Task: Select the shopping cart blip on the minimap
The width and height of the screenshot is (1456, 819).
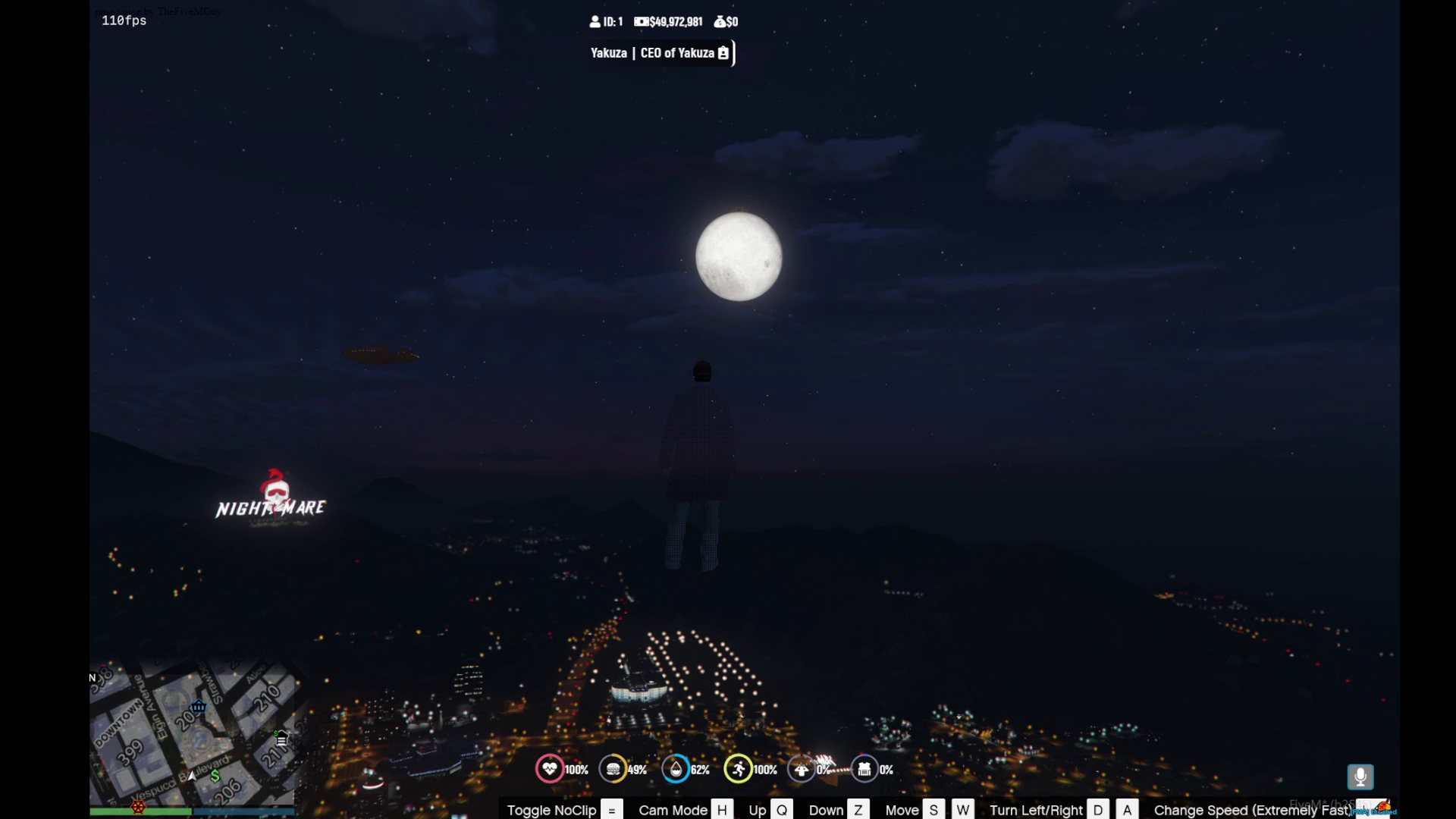Action: tap(198, 707)
